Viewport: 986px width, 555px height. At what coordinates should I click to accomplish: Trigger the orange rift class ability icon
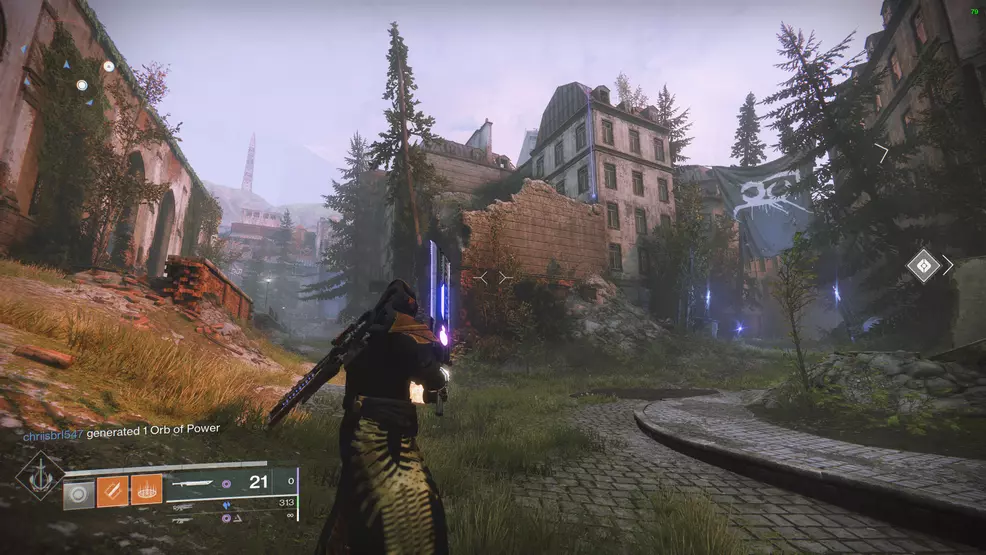click(146, 491)
